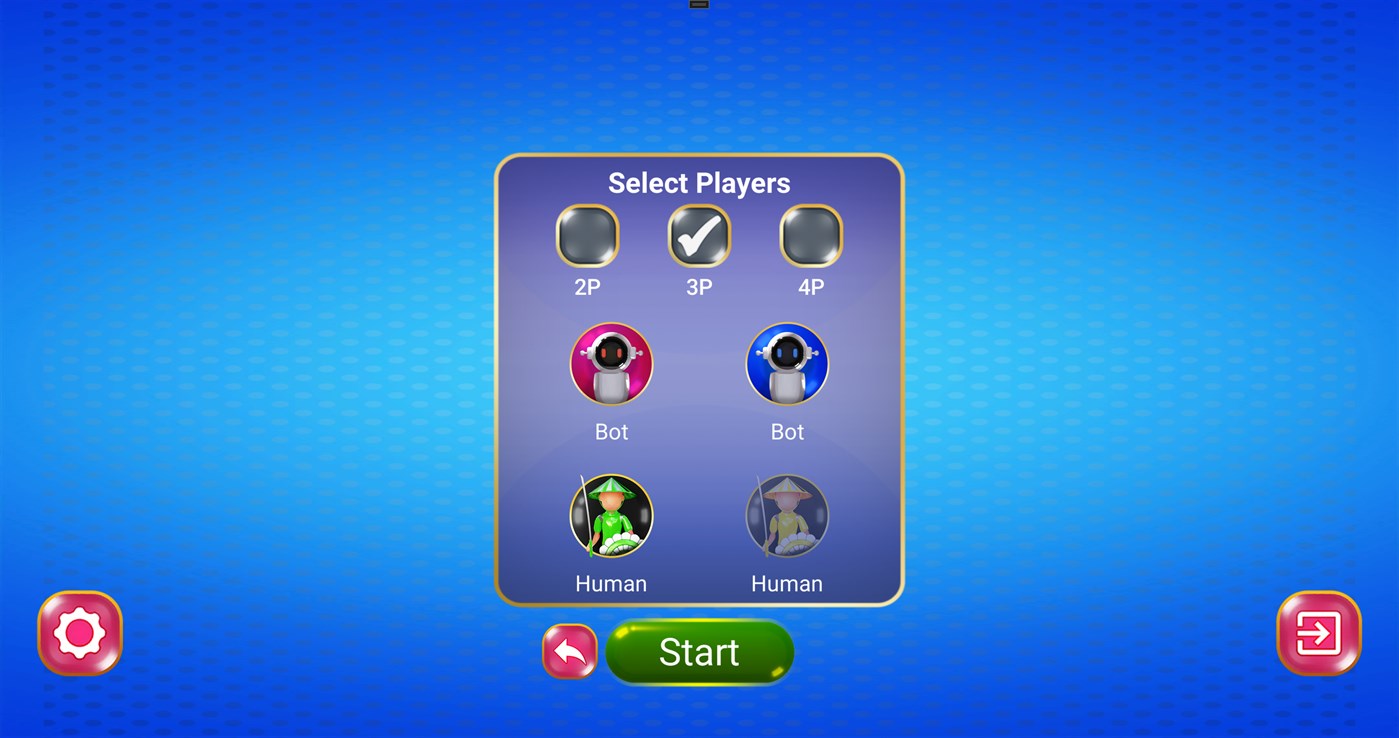The width and height of the screenshot is (1399, 738).
Task: Select the blue Bot avatar
Action: pyautogui.click(x=787, y=364)
